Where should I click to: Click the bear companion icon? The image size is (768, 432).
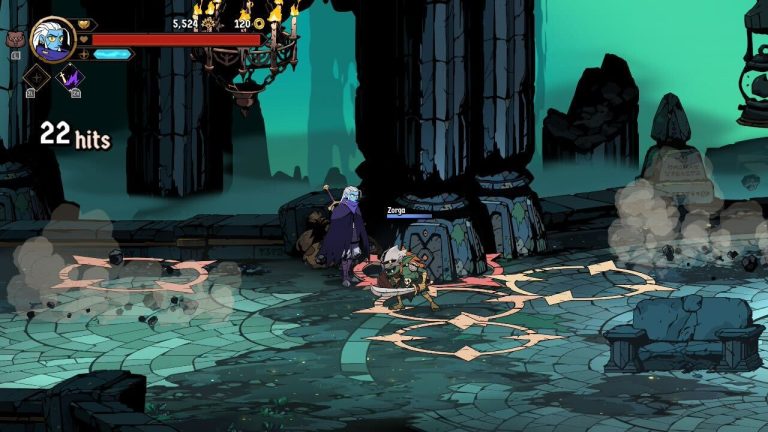(x=15, y=40)
